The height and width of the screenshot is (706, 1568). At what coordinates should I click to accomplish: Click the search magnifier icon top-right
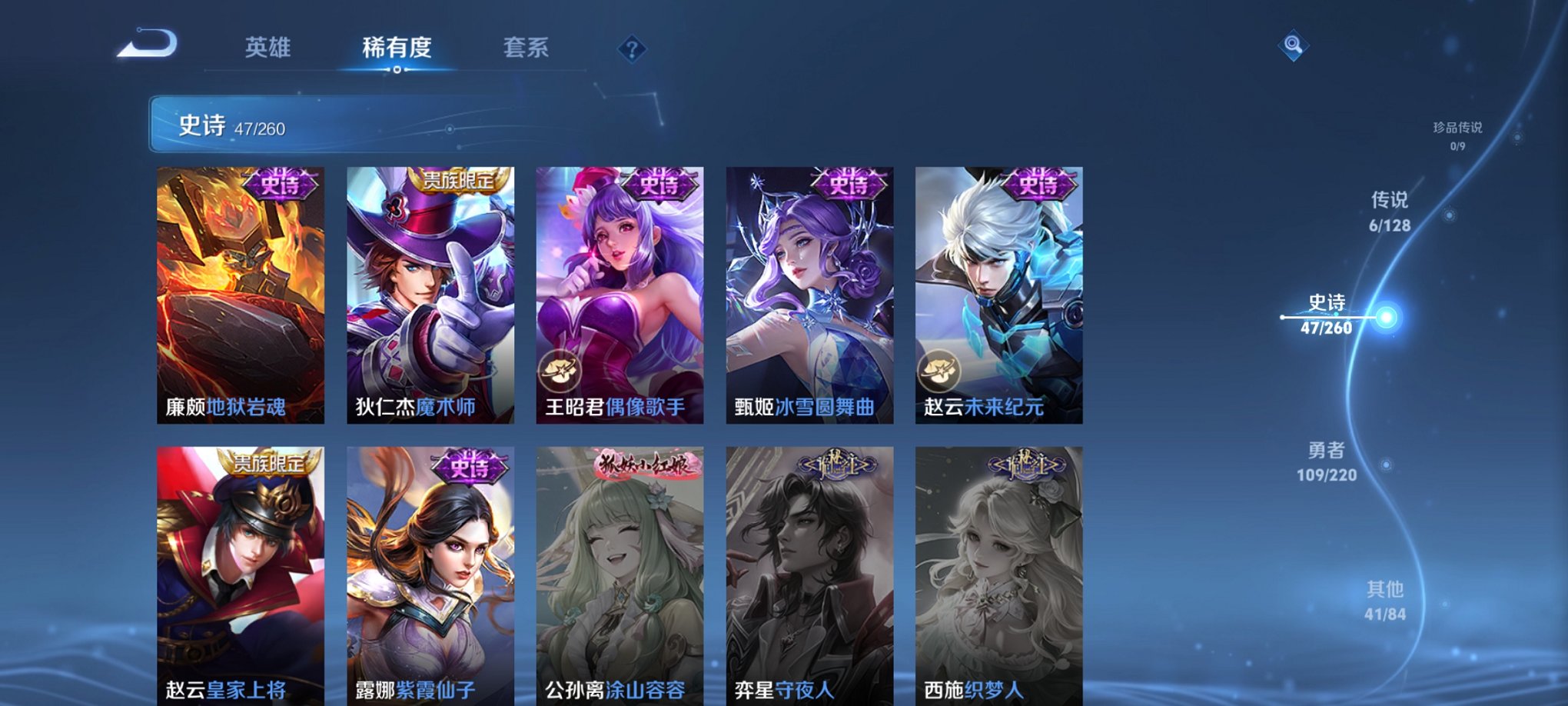pyautogui.click(x=1291, y=46)
